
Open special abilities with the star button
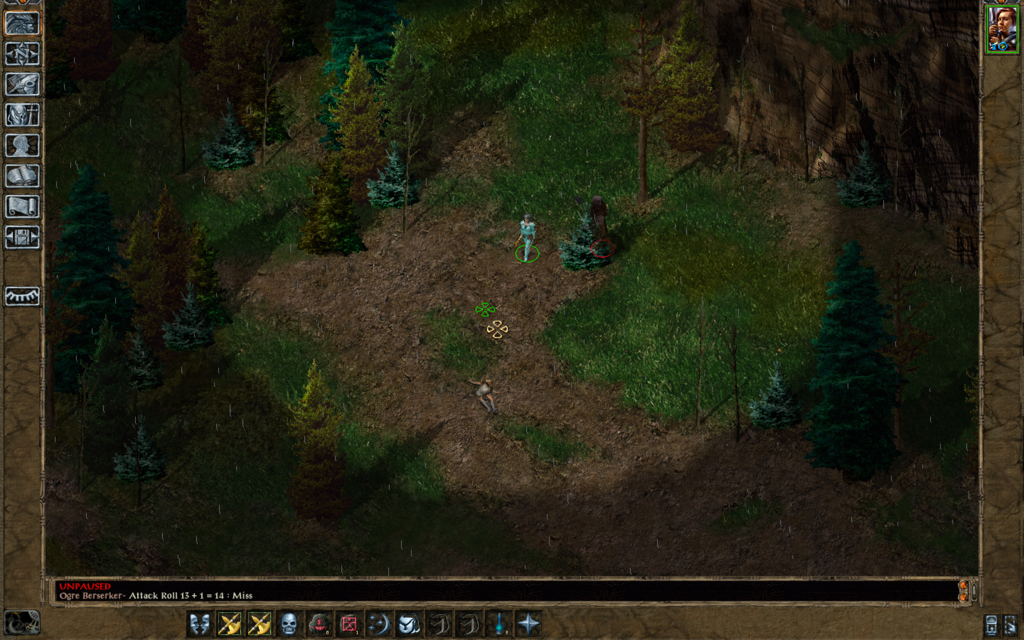(x=528, y=624)
